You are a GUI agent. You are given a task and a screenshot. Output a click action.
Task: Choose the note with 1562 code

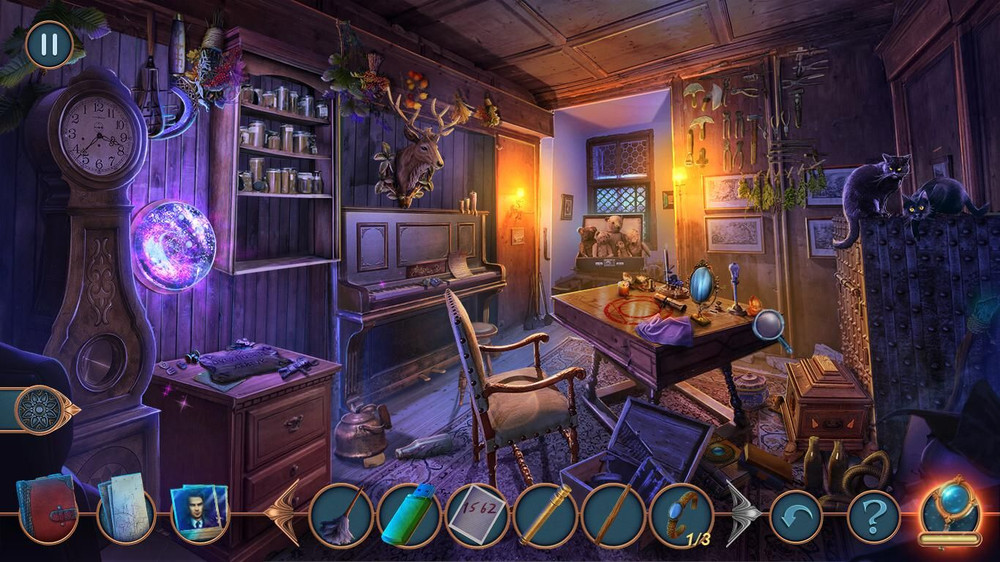477,515
